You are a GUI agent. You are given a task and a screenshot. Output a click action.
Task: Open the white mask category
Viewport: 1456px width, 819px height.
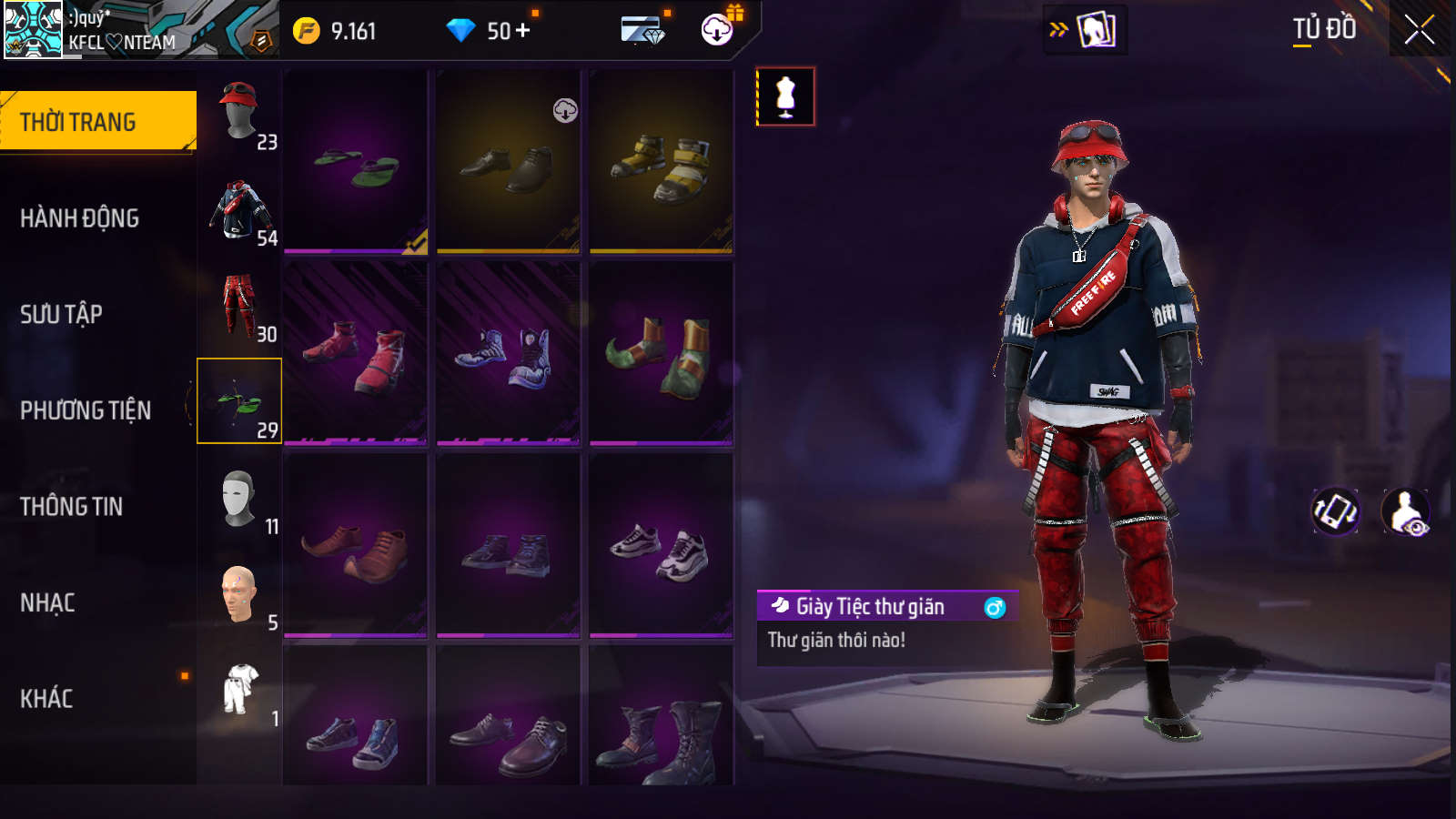point(239,499)
